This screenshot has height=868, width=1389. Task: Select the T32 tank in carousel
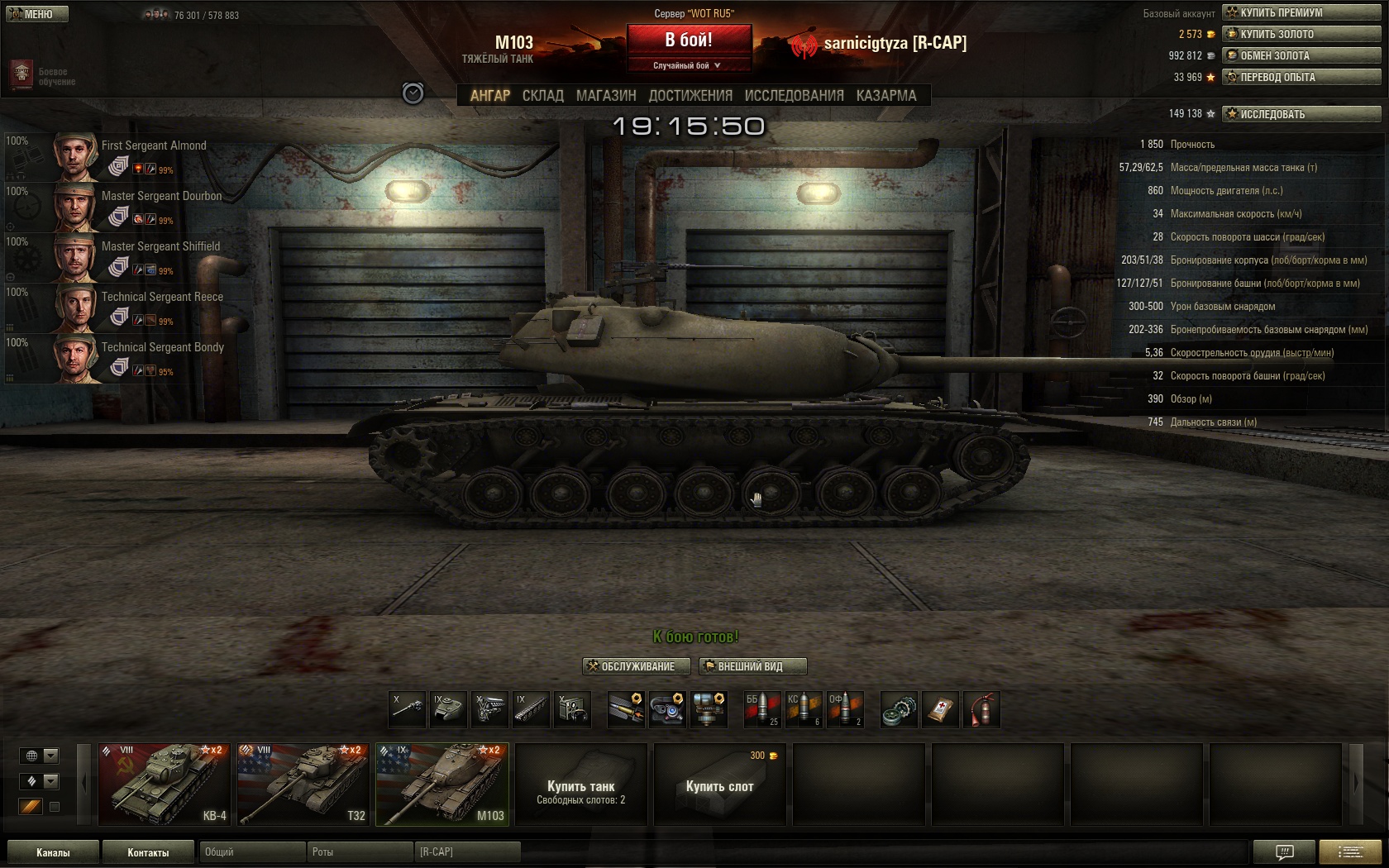[303, 784]
